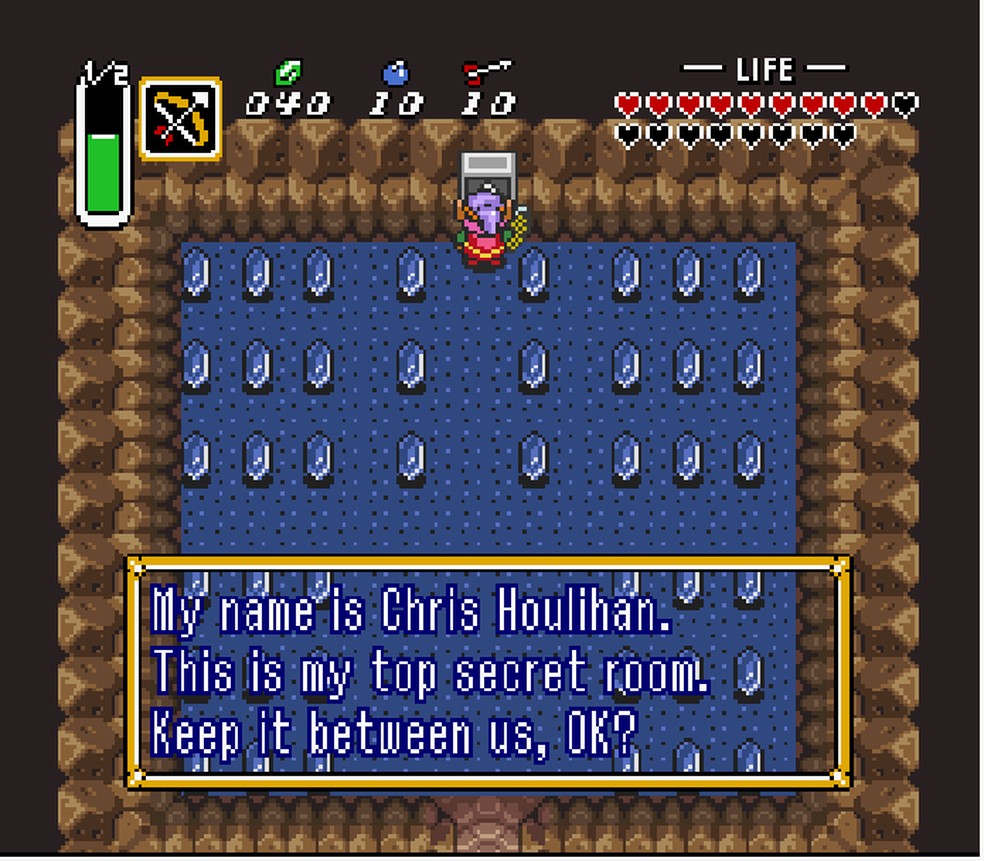Click the red arrow ammo icon
The image size is (984, 861).
486,73
